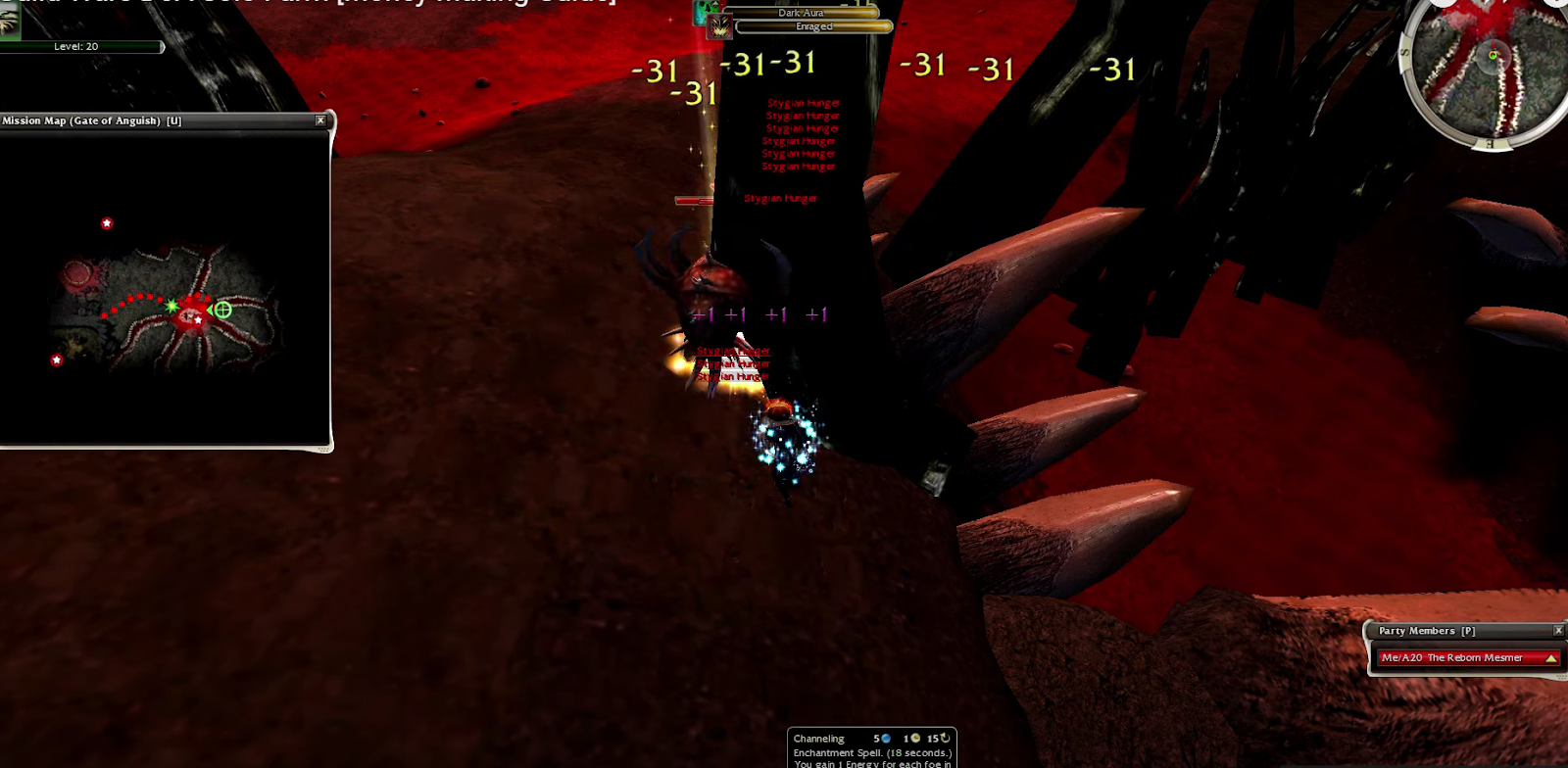This screenshot has height=768, width=1568.
Task: Select the white star marker on the mission map
Action: (x=105, y=221)
